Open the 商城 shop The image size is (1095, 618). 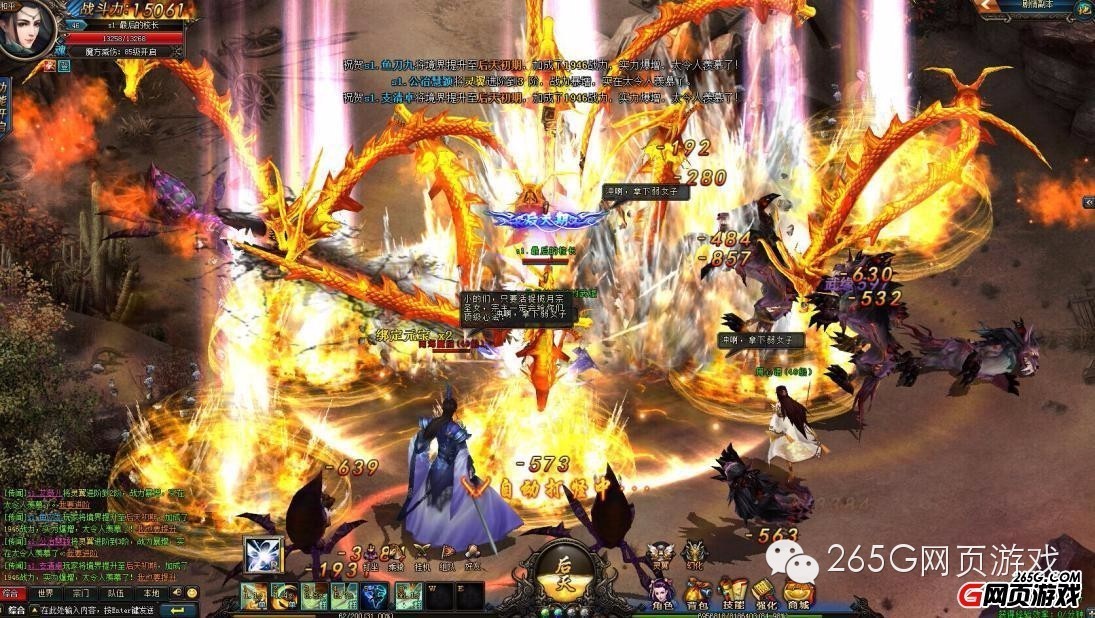click(799, 593)
